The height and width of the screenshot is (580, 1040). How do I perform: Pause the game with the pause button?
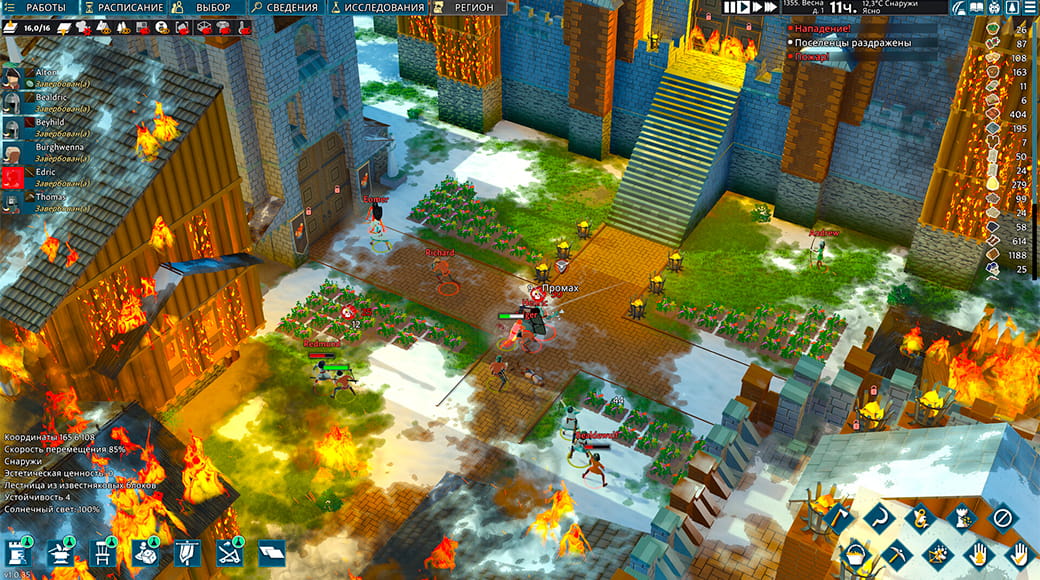click(731, 7)
